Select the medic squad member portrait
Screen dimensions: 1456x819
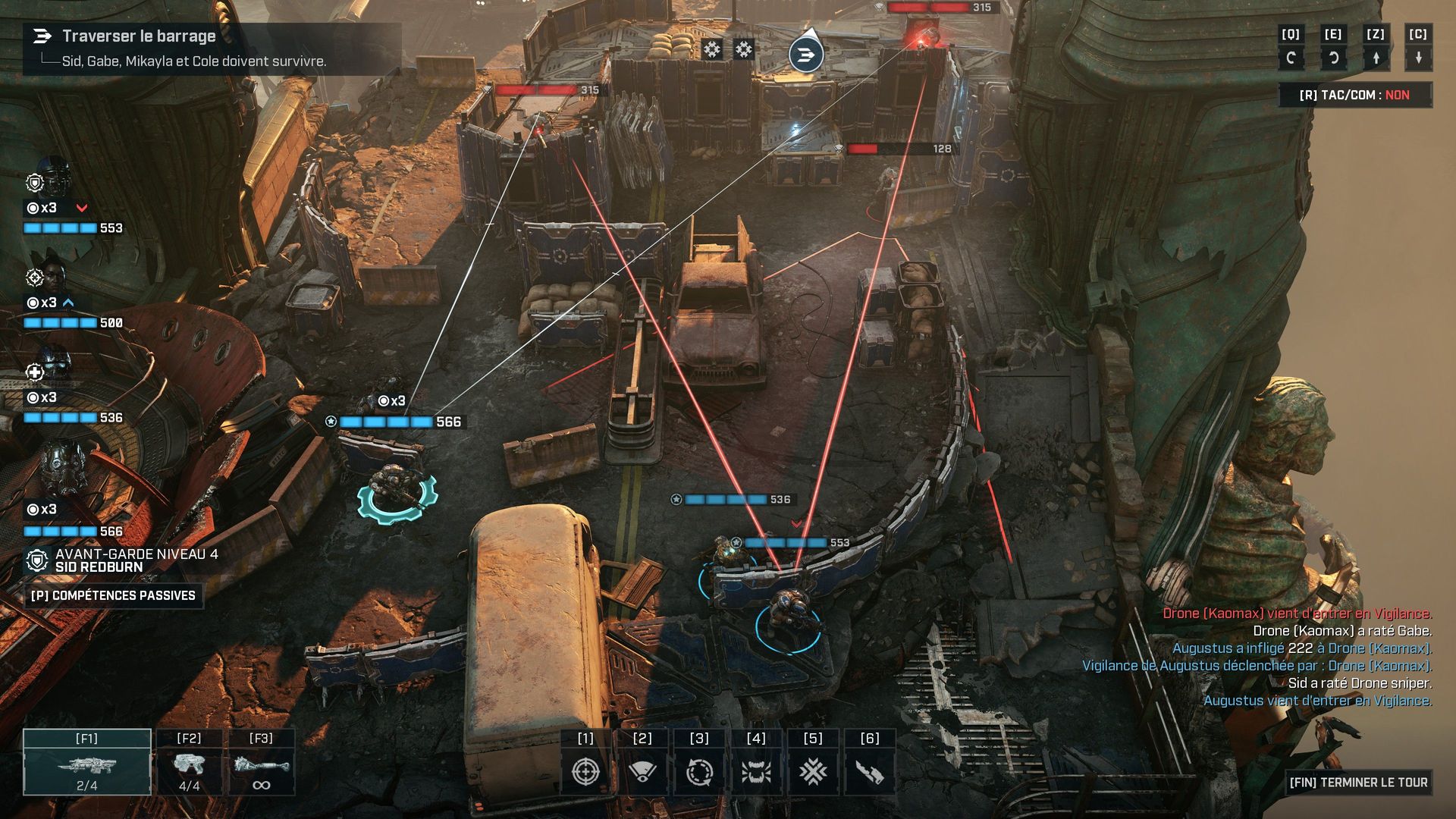pyautogui.click(x=53, y=366)
